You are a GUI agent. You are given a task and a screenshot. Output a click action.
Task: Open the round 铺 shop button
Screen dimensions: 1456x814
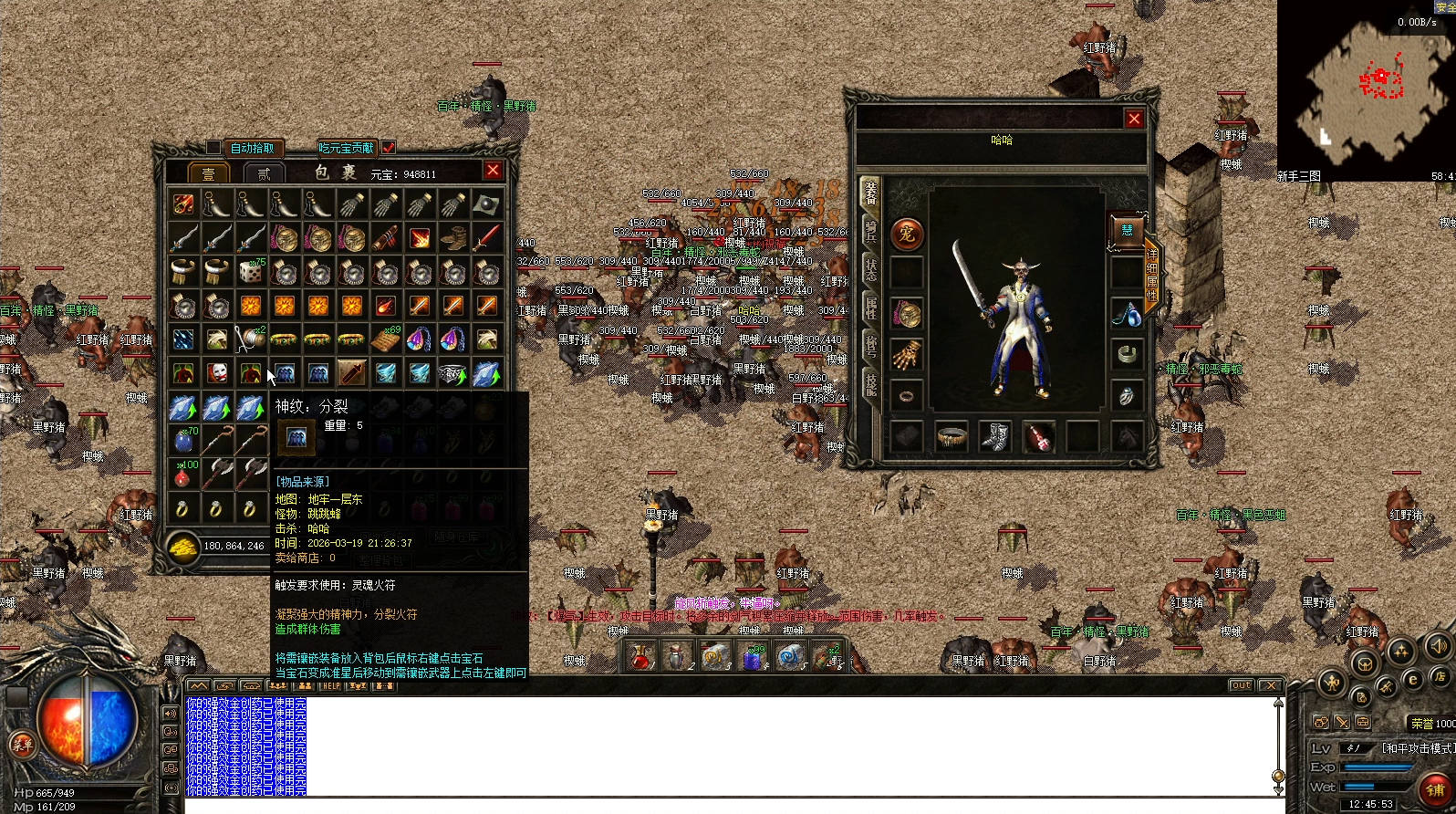point(1435,789)
